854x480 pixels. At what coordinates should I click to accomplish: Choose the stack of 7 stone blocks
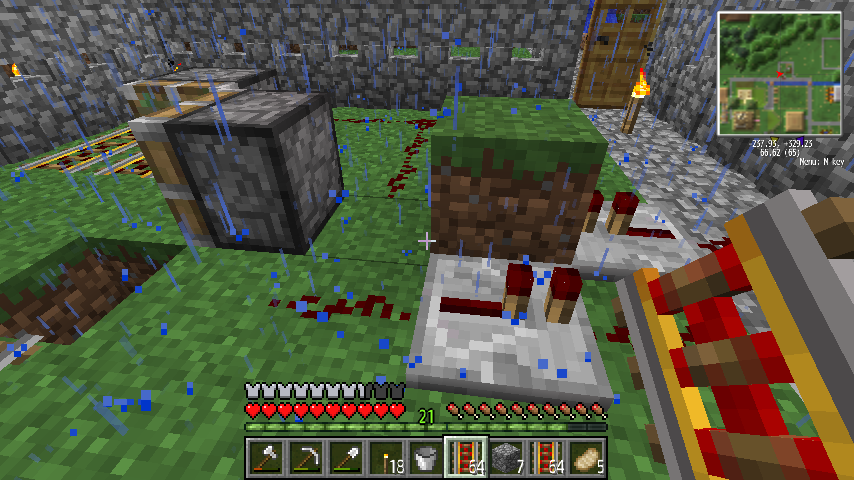point(505,458)
